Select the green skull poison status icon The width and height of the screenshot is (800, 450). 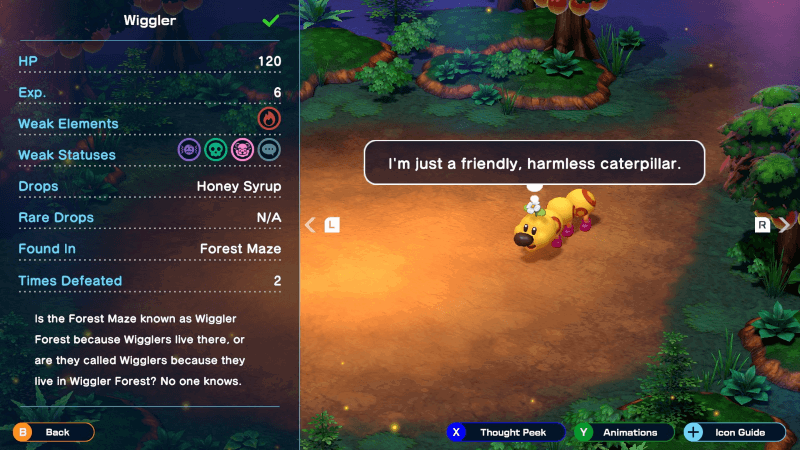coord(215,150)
